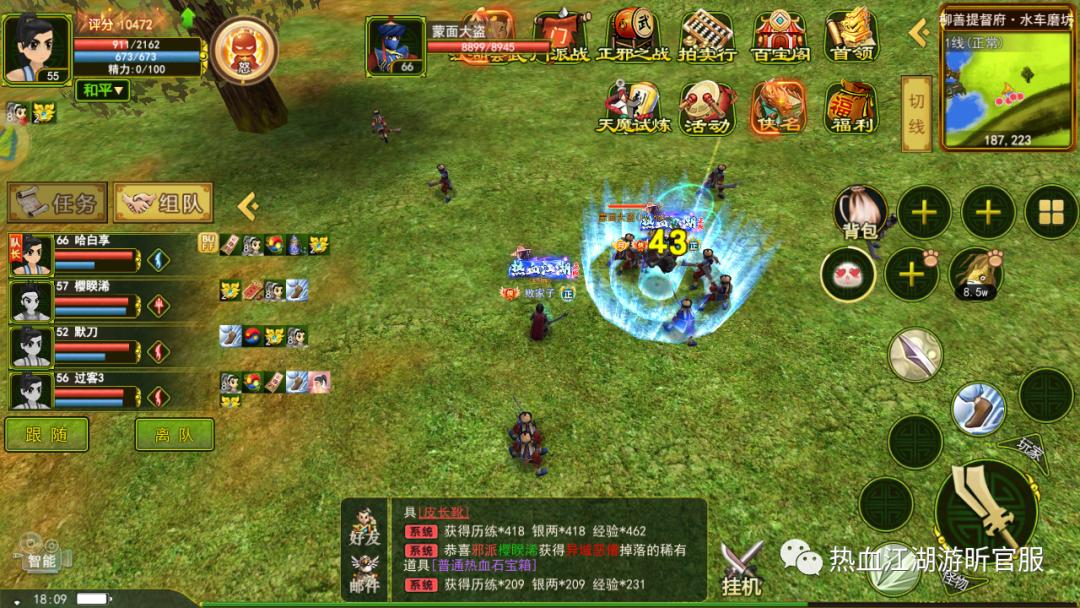Toggle 挂机 auto-battle mode

[742, 568]
